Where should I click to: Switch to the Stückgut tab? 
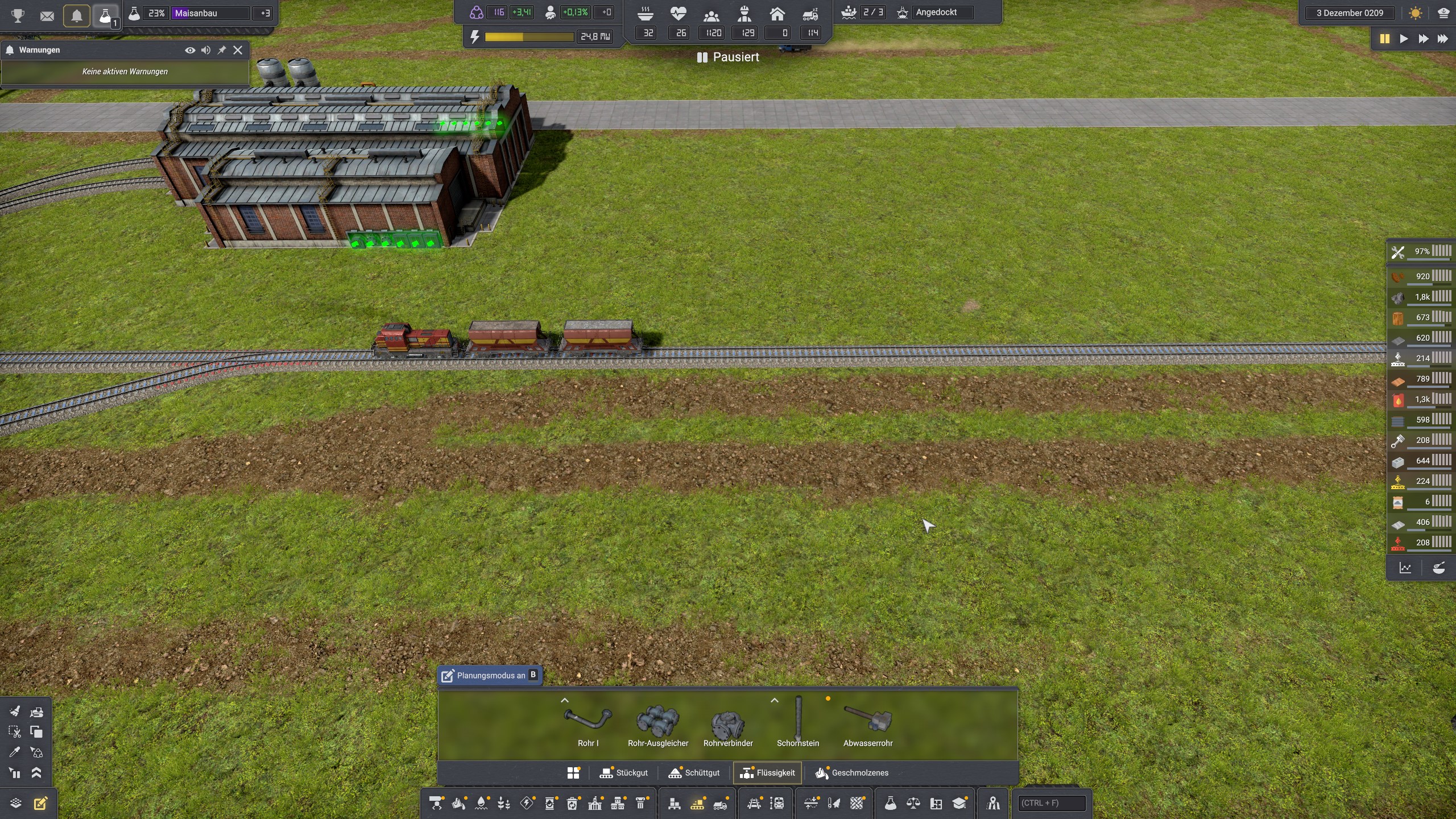[x=624, y=773]
